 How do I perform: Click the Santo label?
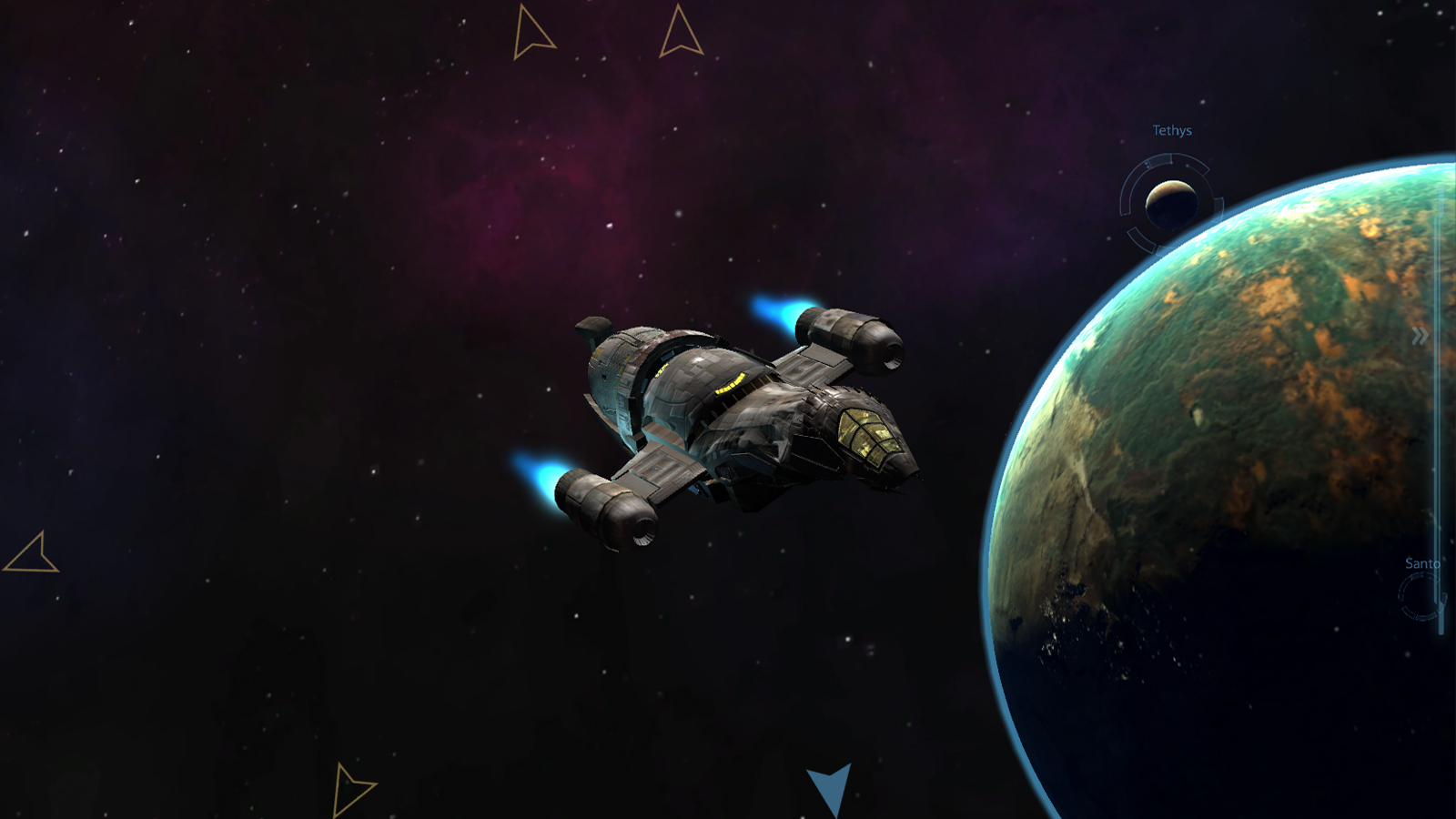(1421, 563)
